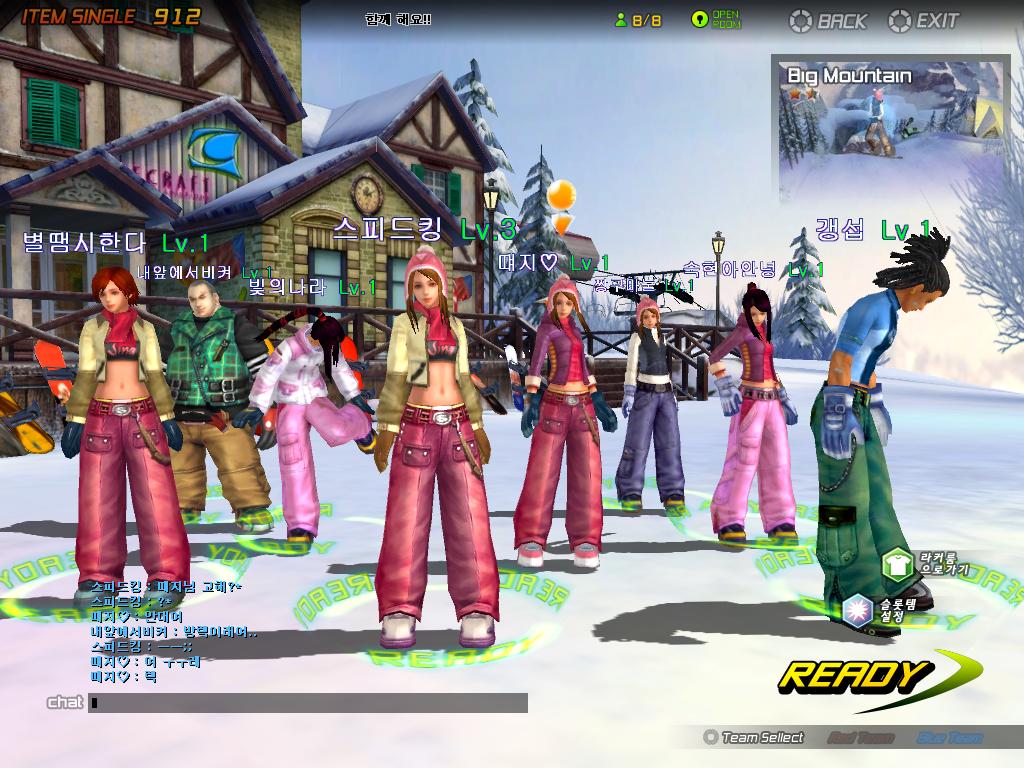This screenshot has height=768, width=1024.
Task: Focus the chat input field
Action: 307,703
